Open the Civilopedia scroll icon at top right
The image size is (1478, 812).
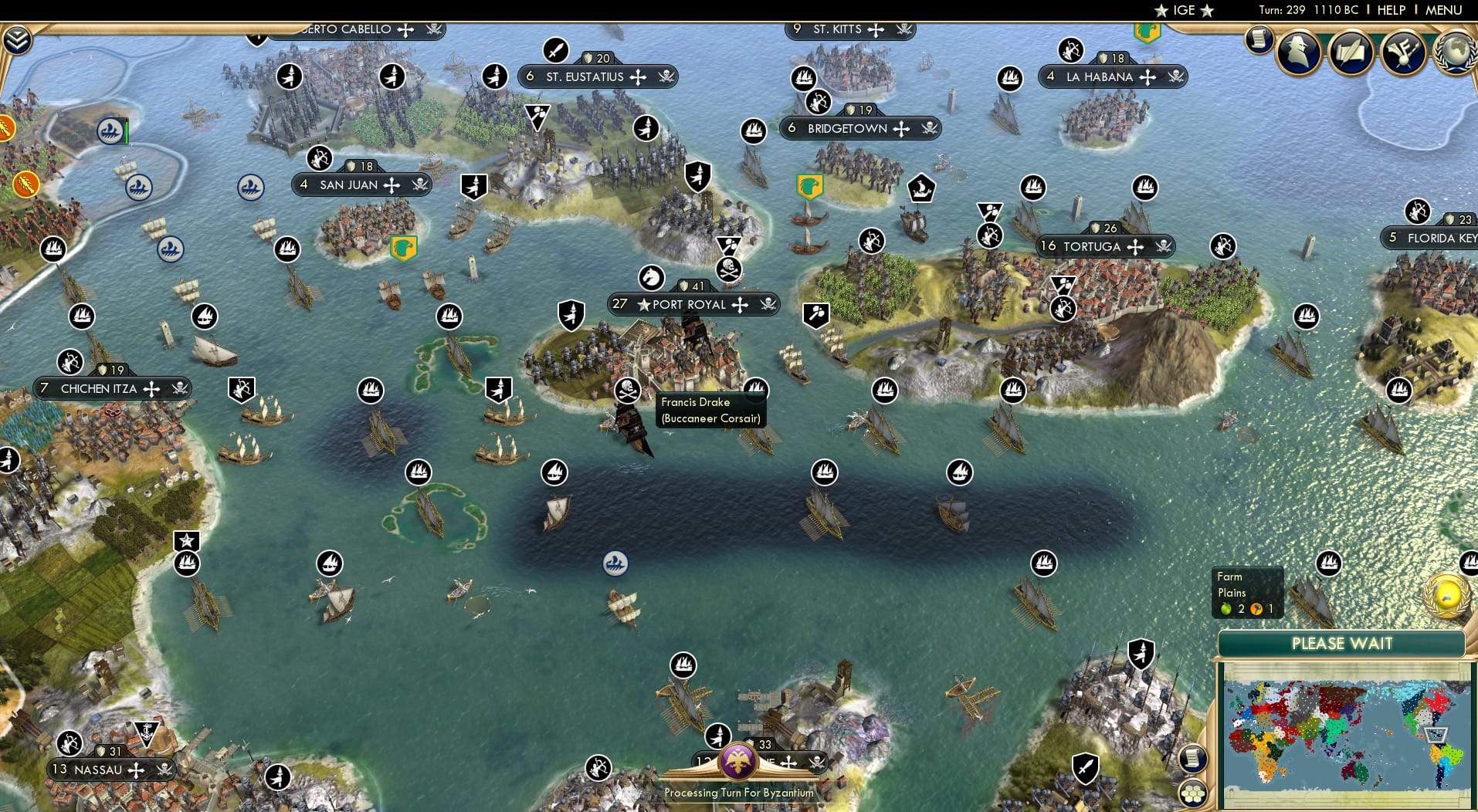click(1260, 39)
